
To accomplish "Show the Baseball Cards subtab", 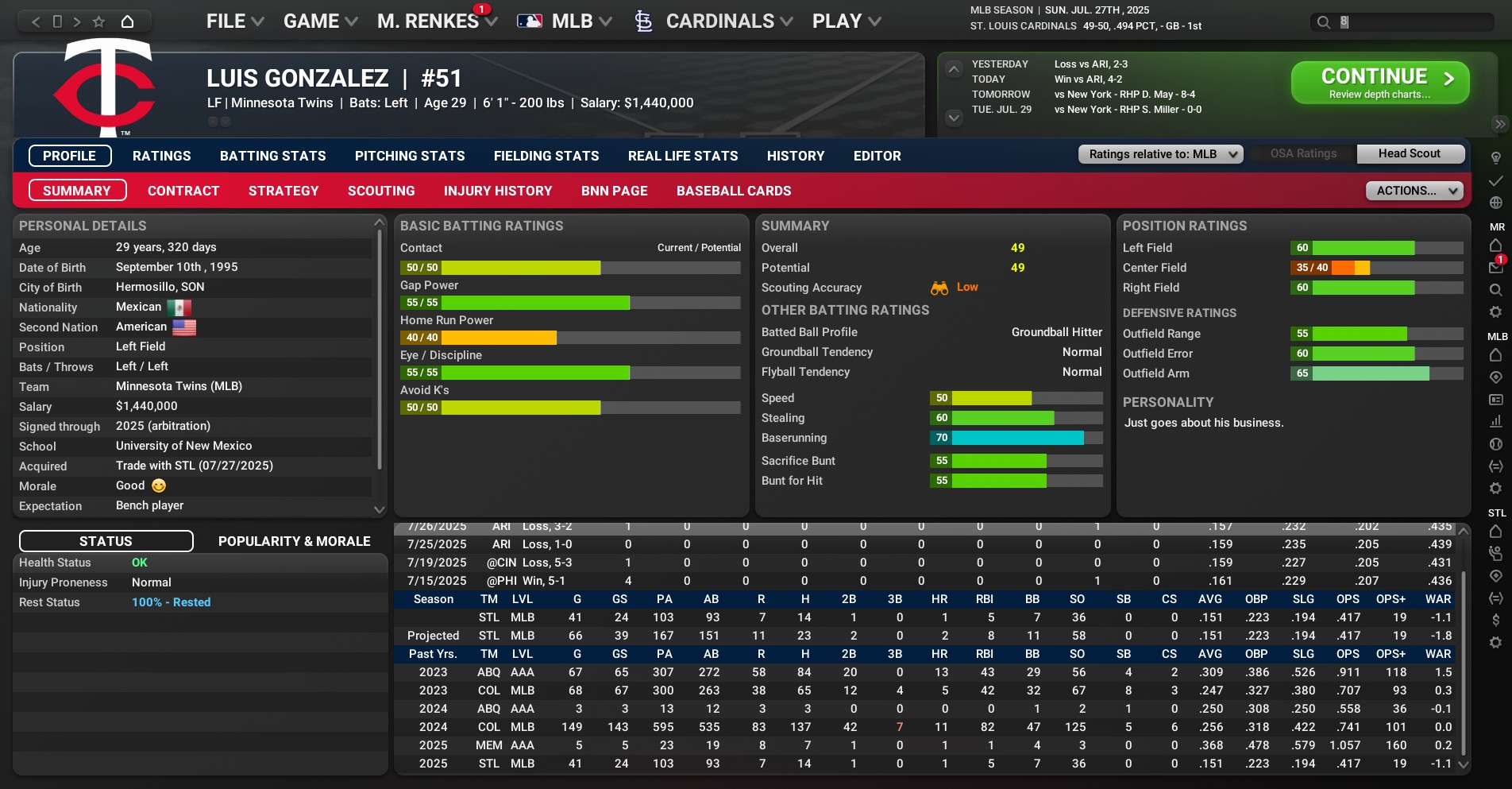I will tap(734, 191).
